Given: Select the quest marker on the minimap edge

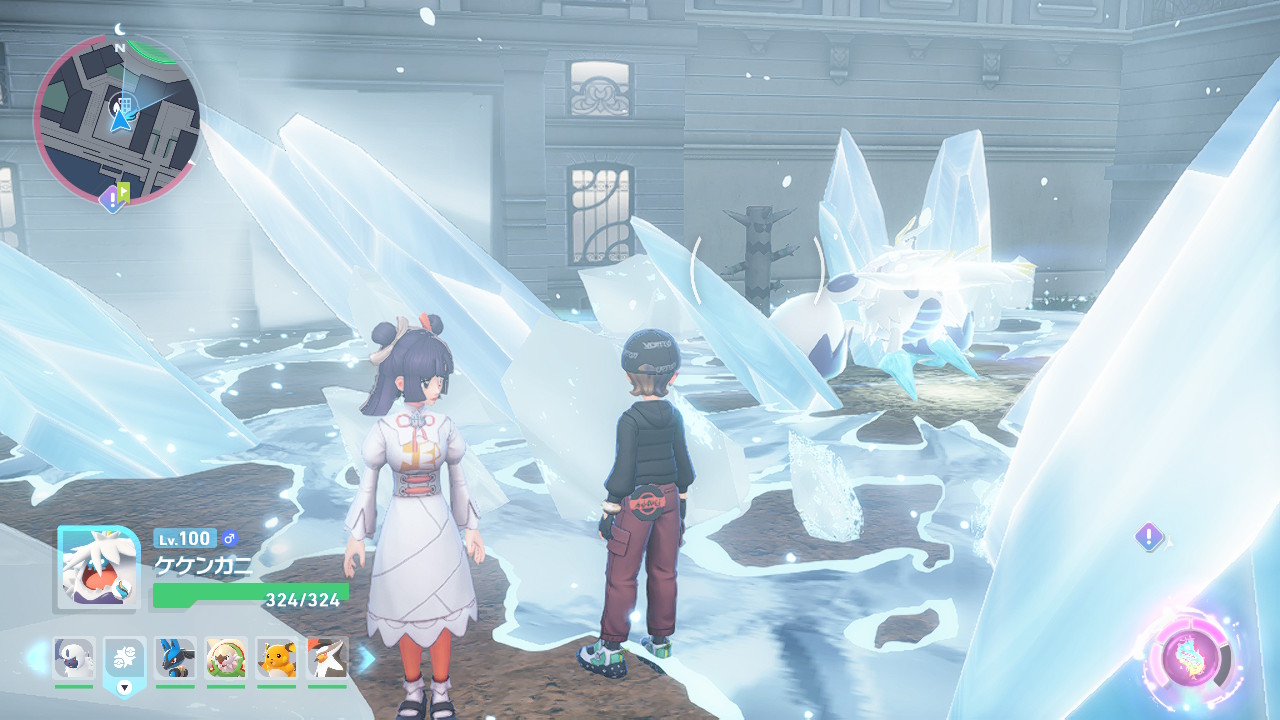Looking at the screenshot, I should click(x=112, y=199).
